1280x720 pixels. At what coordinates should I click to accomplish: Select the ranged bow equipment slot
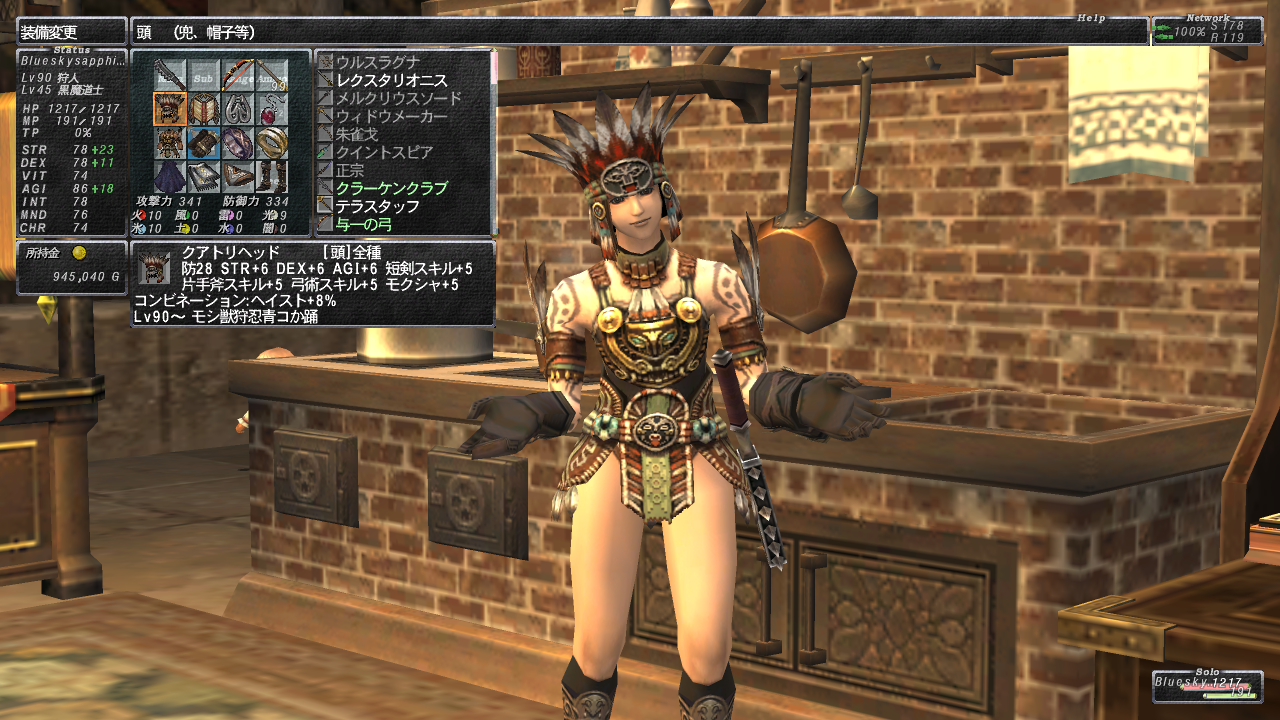pyautogui.click(x=237, y=74)
